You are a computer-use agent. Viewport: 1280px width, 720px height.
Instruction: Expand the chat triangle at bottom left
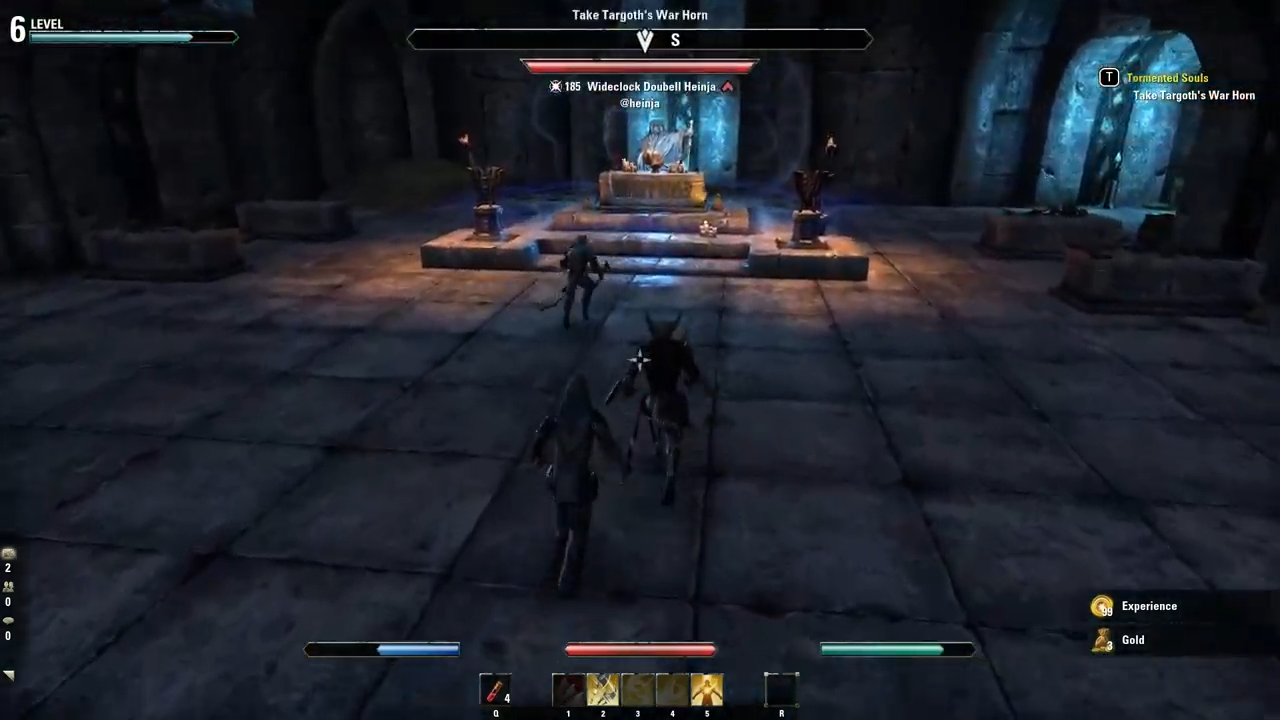point(9,674)
